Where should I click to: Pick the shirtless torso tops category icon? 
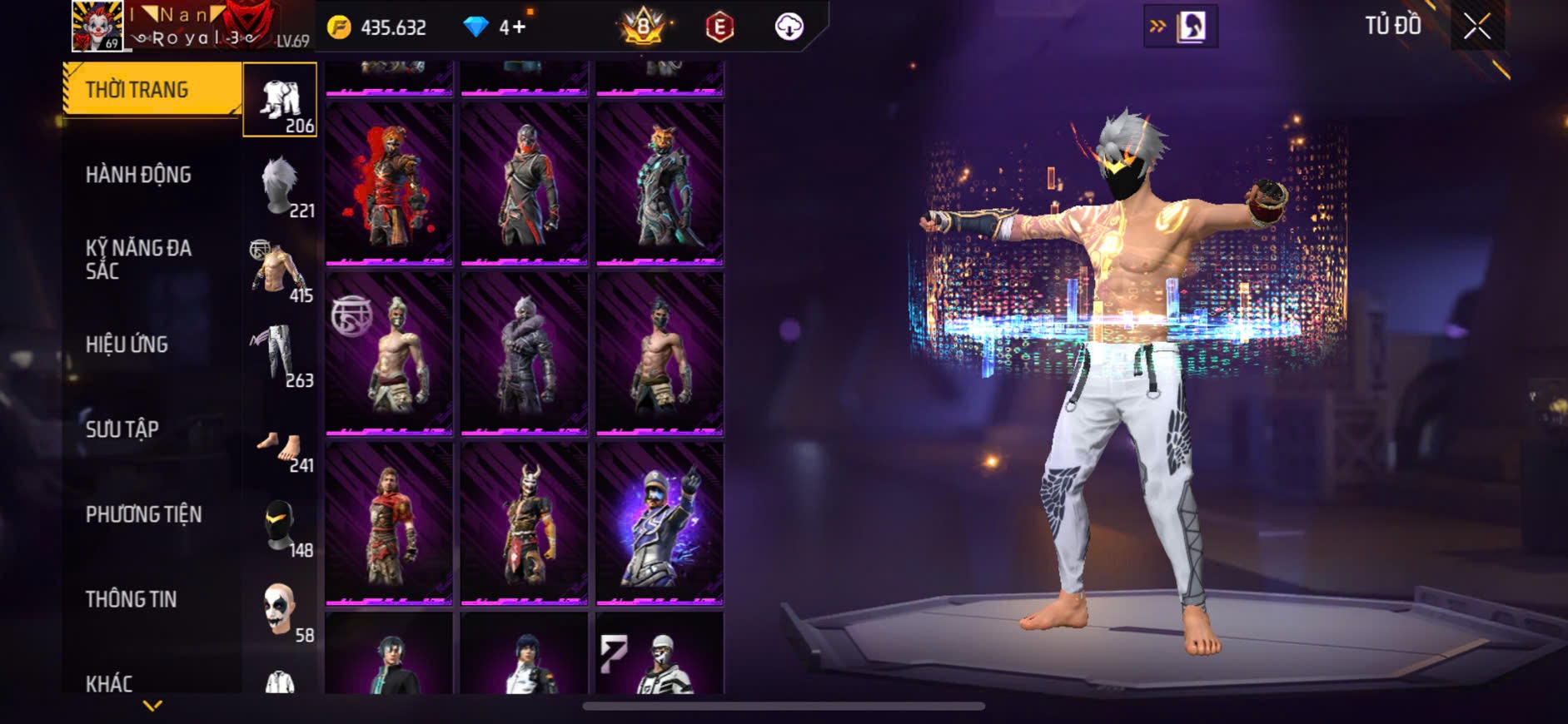click(280, 270)
